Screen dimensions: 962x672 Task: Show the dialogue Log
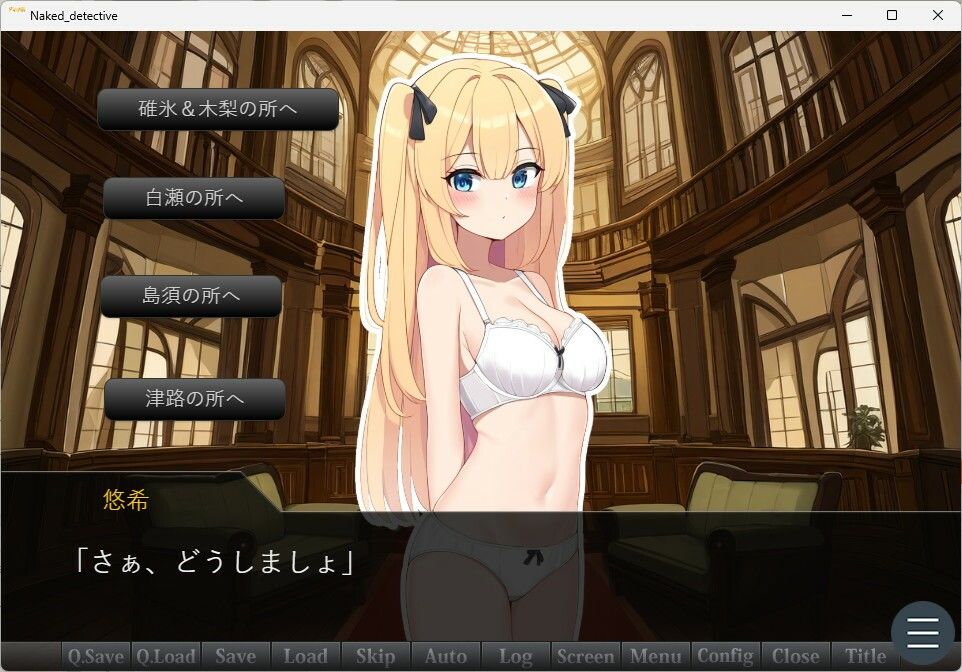tap(516, 656)
